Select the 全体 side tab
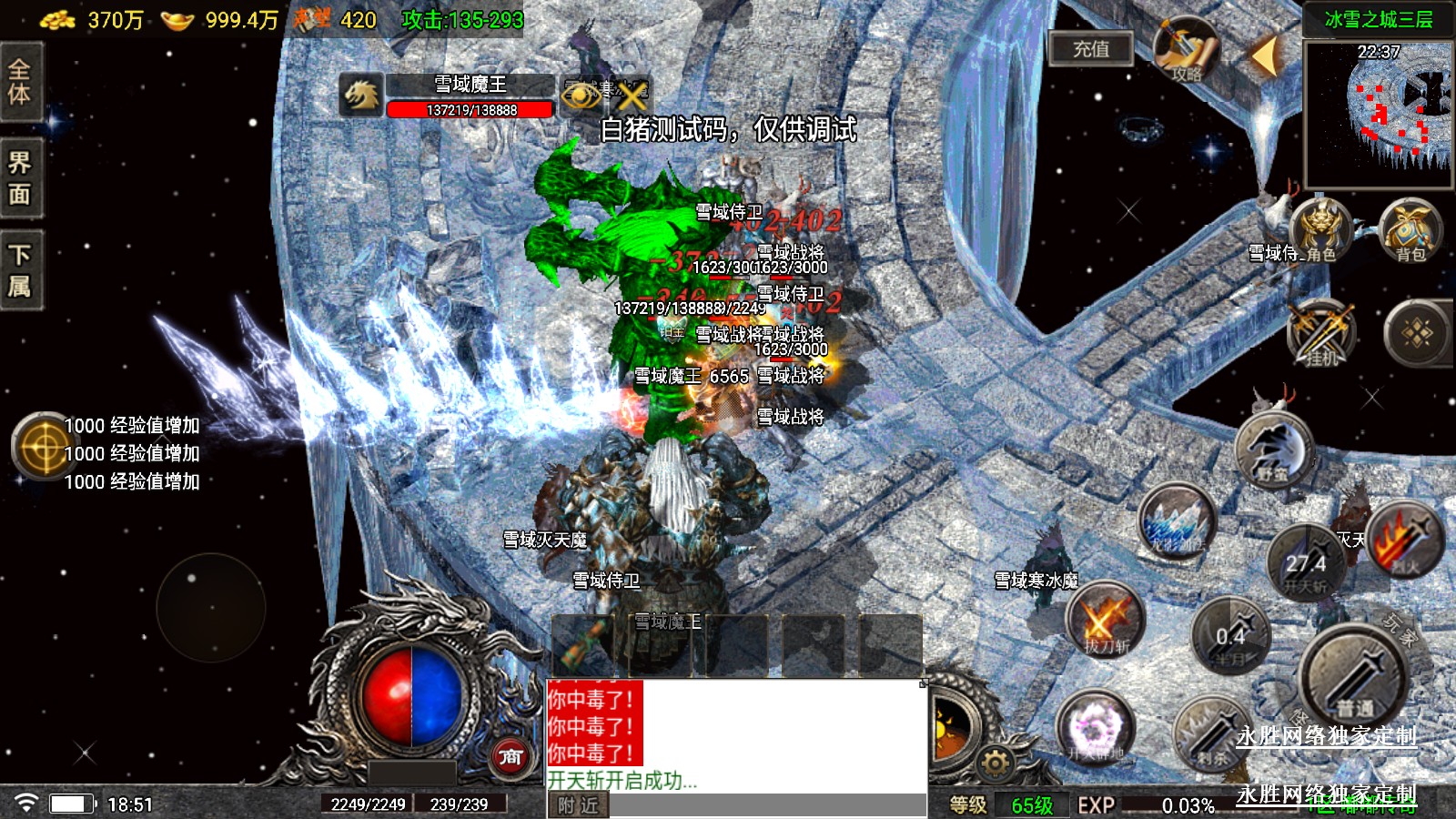This screenshot has height=819, width=1456. pos(20,82)
